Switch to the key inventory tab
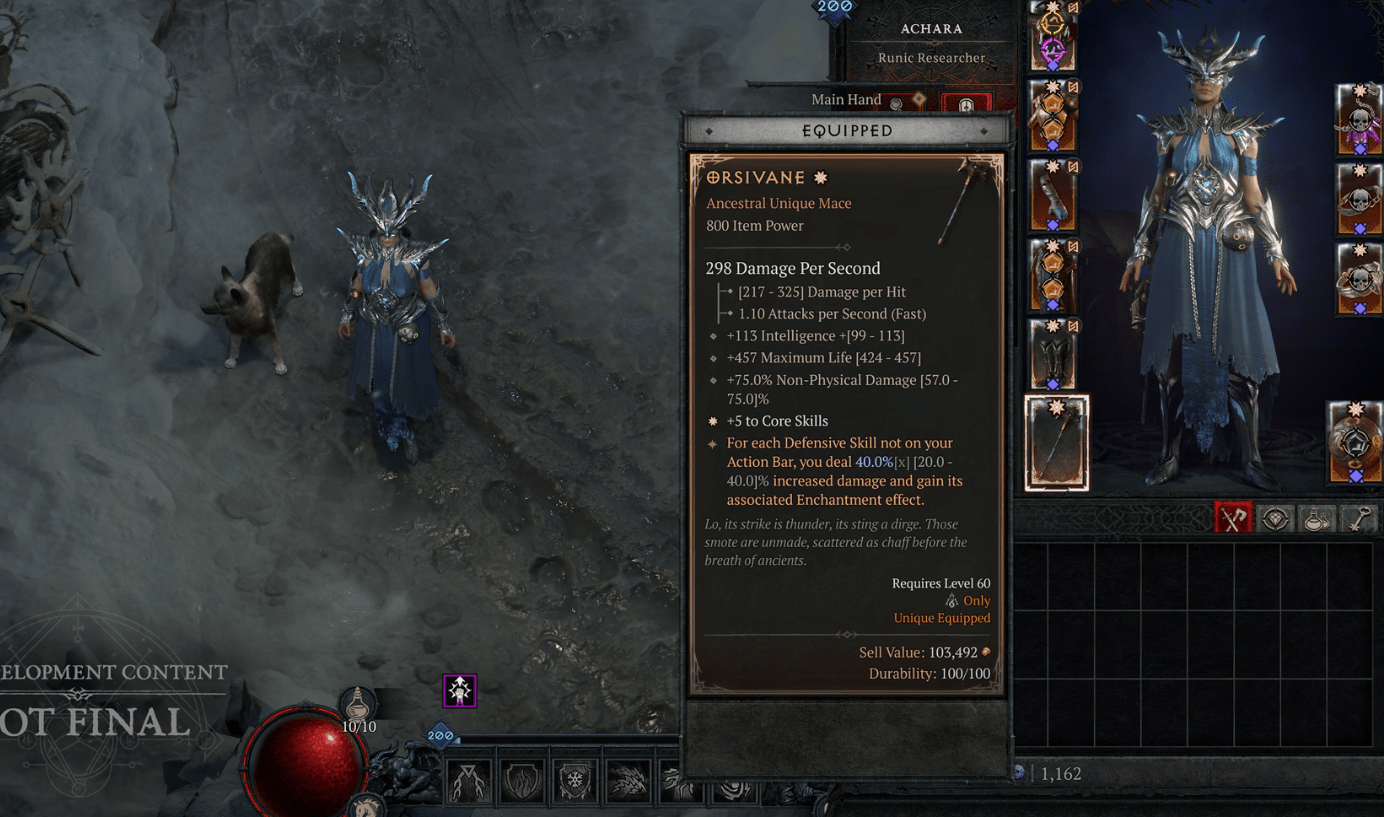Image resolution: width=1384 pixels, height=817 pixels. pyautogui.click(x=1358, y=518)
